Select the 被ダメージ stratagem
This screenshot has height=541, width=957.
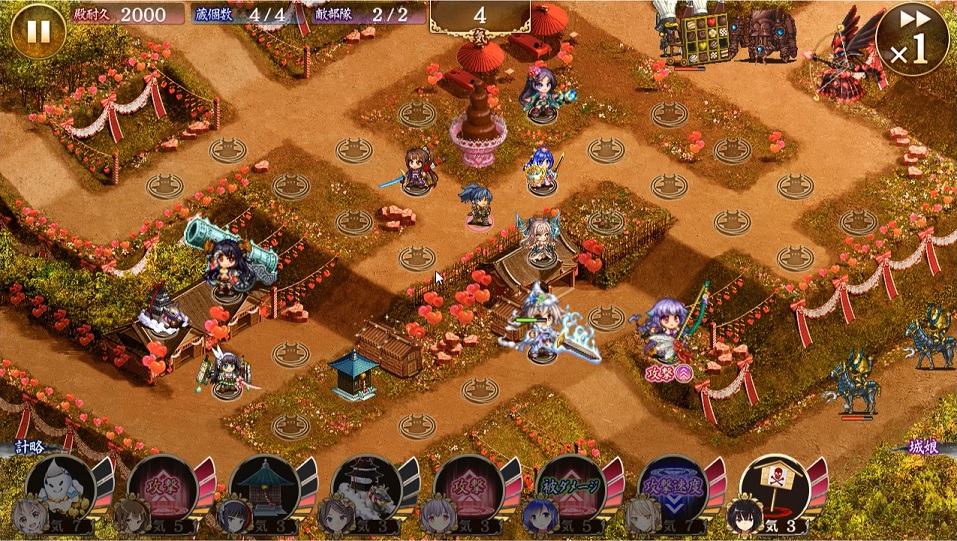coord(570,486)
